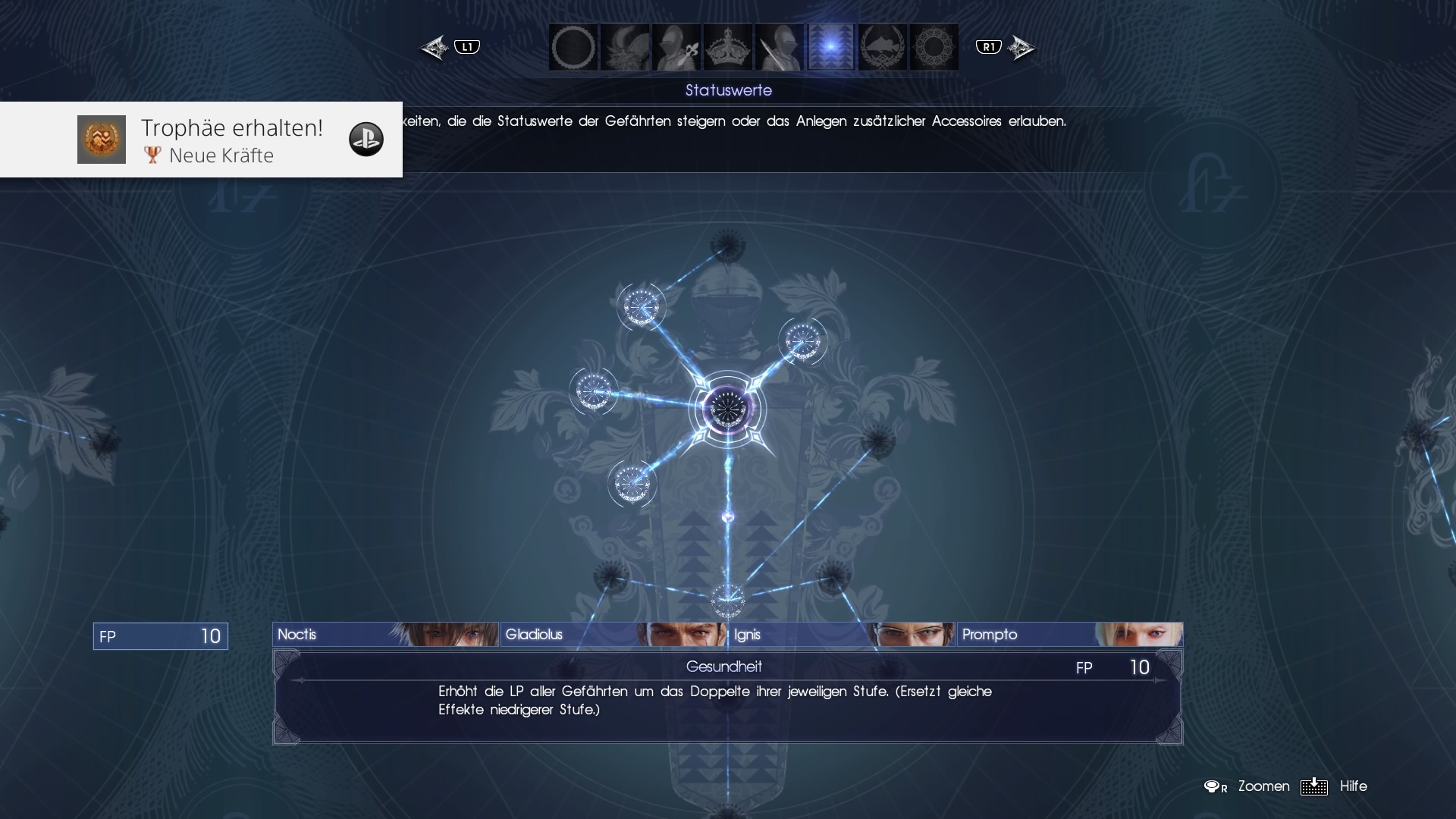Choose the topmost glowing ability node
Image resolution: width=1456 pixels, height=819 pixels.
click(642, 306)
